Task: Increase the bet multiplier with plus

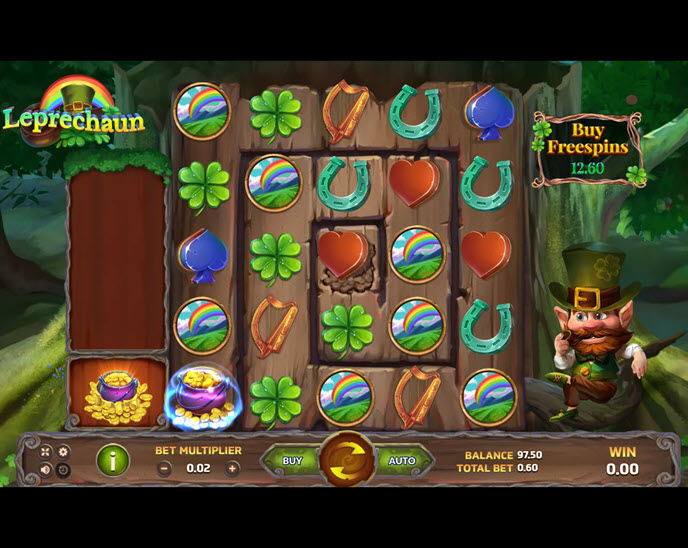Action: pyautogui.click(x=233, y=468)
